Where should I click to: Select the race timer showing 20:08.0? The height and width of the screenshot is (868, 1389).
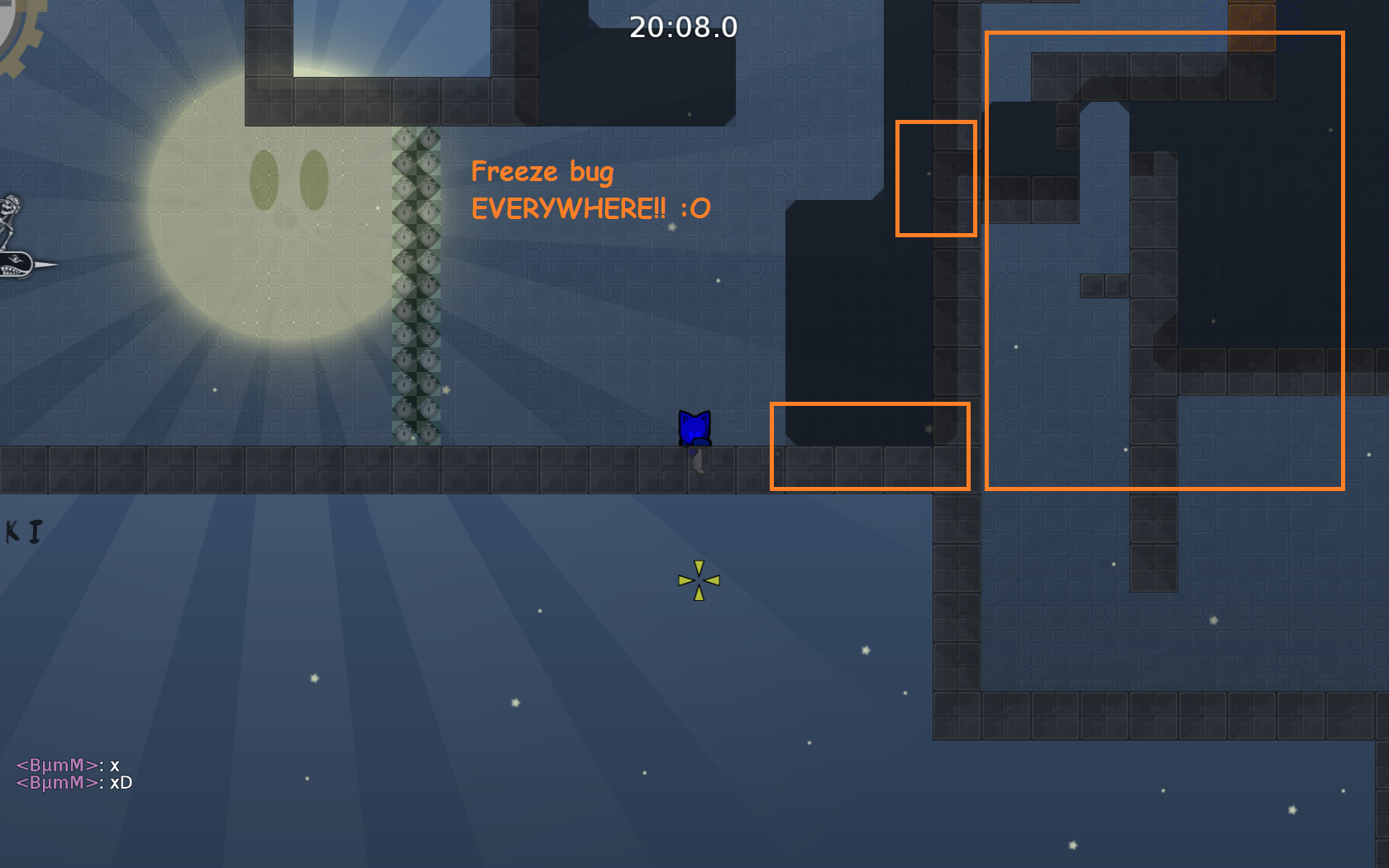tap(684, 26)
